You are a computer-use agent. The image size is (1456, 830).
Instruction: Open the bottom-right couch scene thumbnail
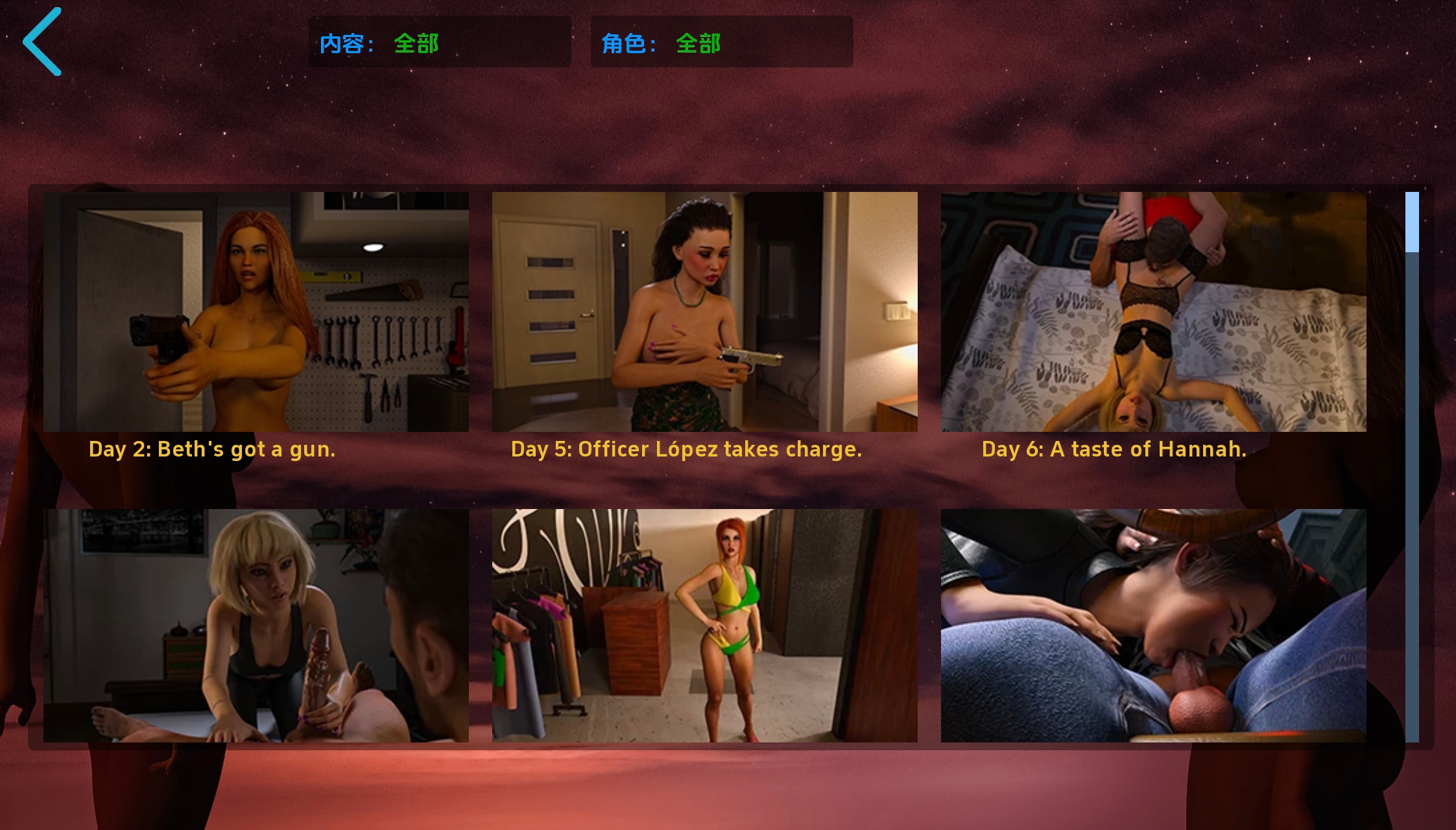coord(1153,624)
